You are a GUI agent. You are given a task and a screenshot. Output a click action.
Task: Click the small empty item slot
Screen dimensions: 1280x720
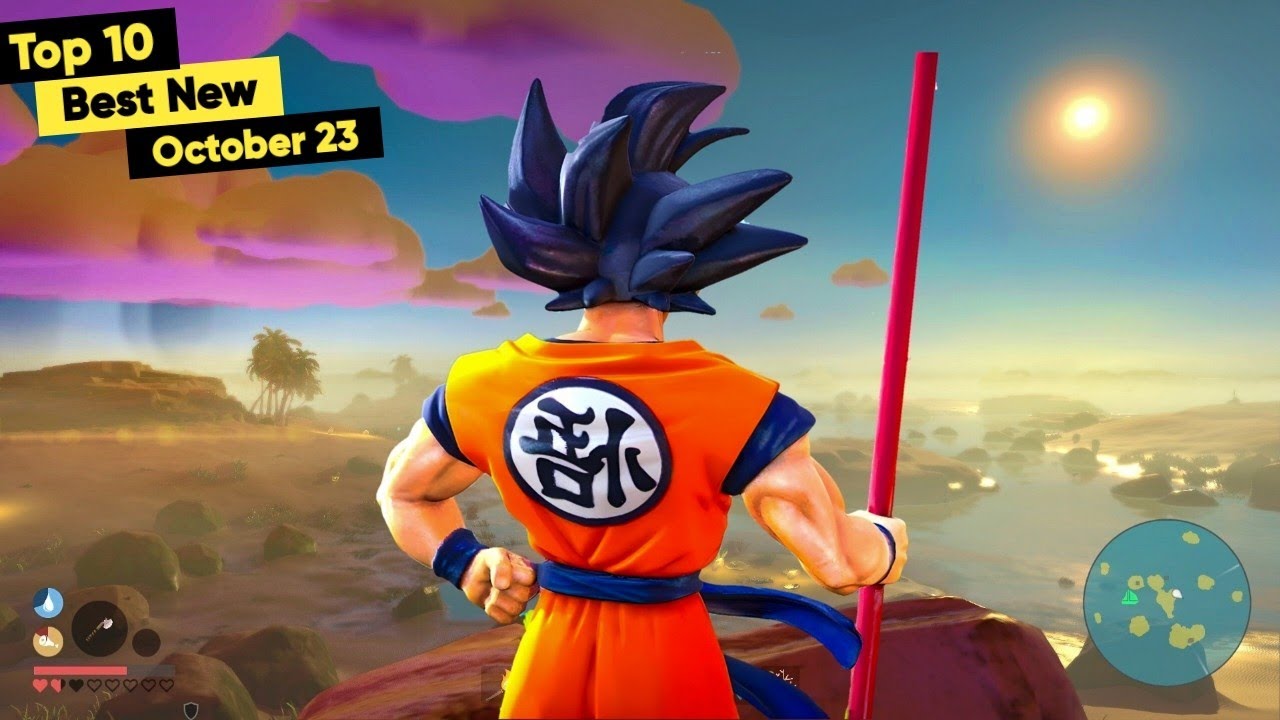[146, 643]
